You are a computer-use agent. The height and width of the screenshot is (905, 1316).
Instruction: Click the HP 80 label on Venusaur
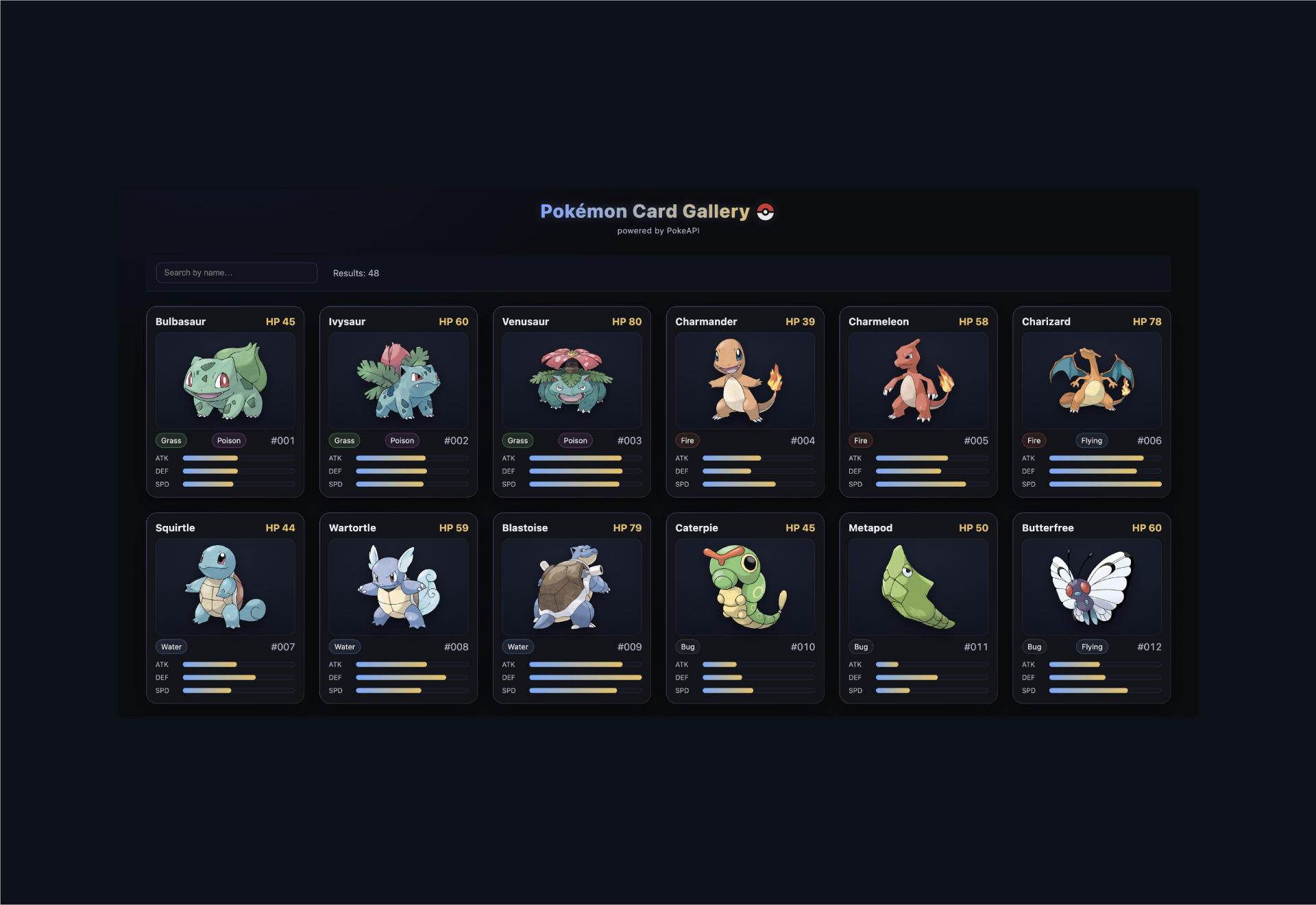coord(627,321)
